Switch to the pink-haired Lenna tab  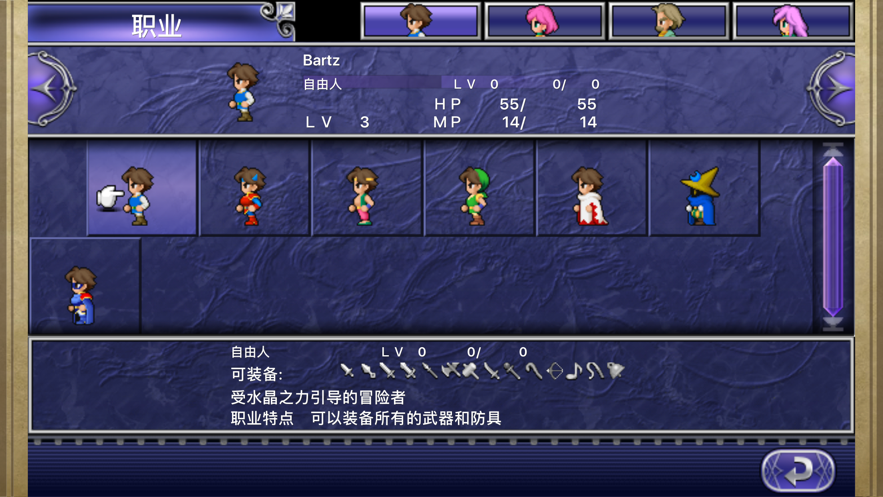point(545,21)
